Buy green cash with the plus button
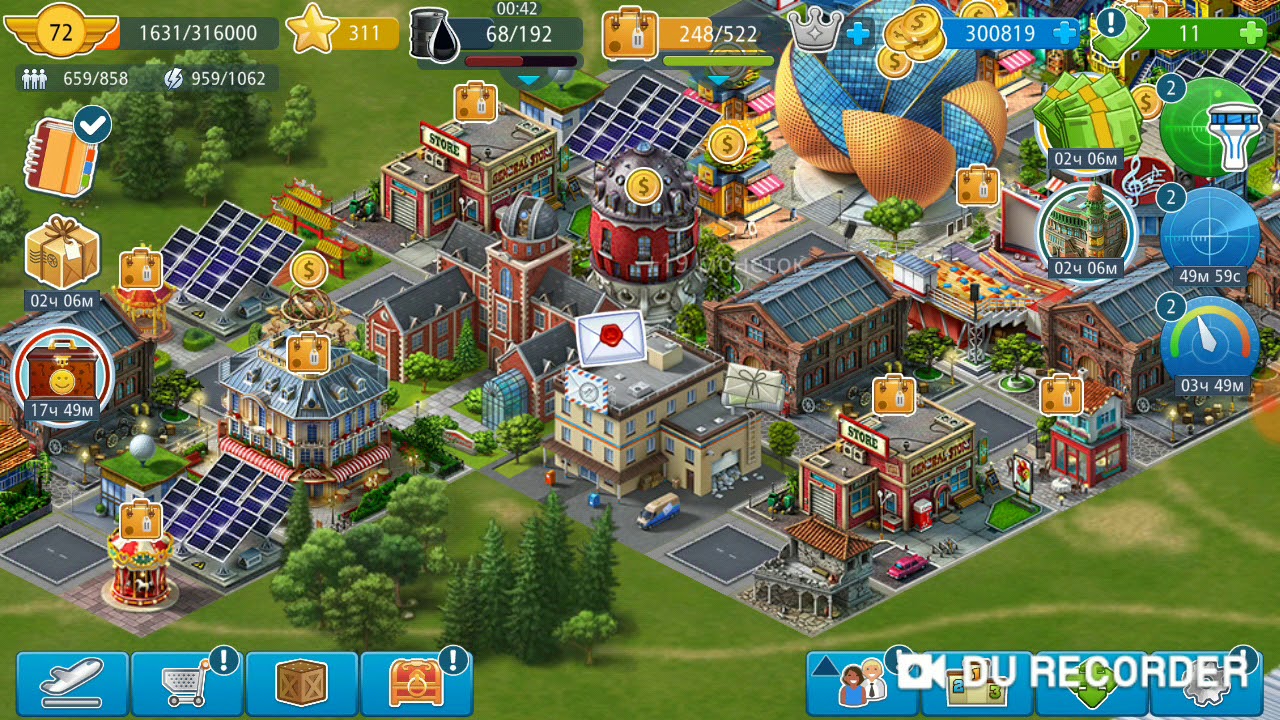The width and height of the screenshot is (1280, 720). tap(1250, 33)
